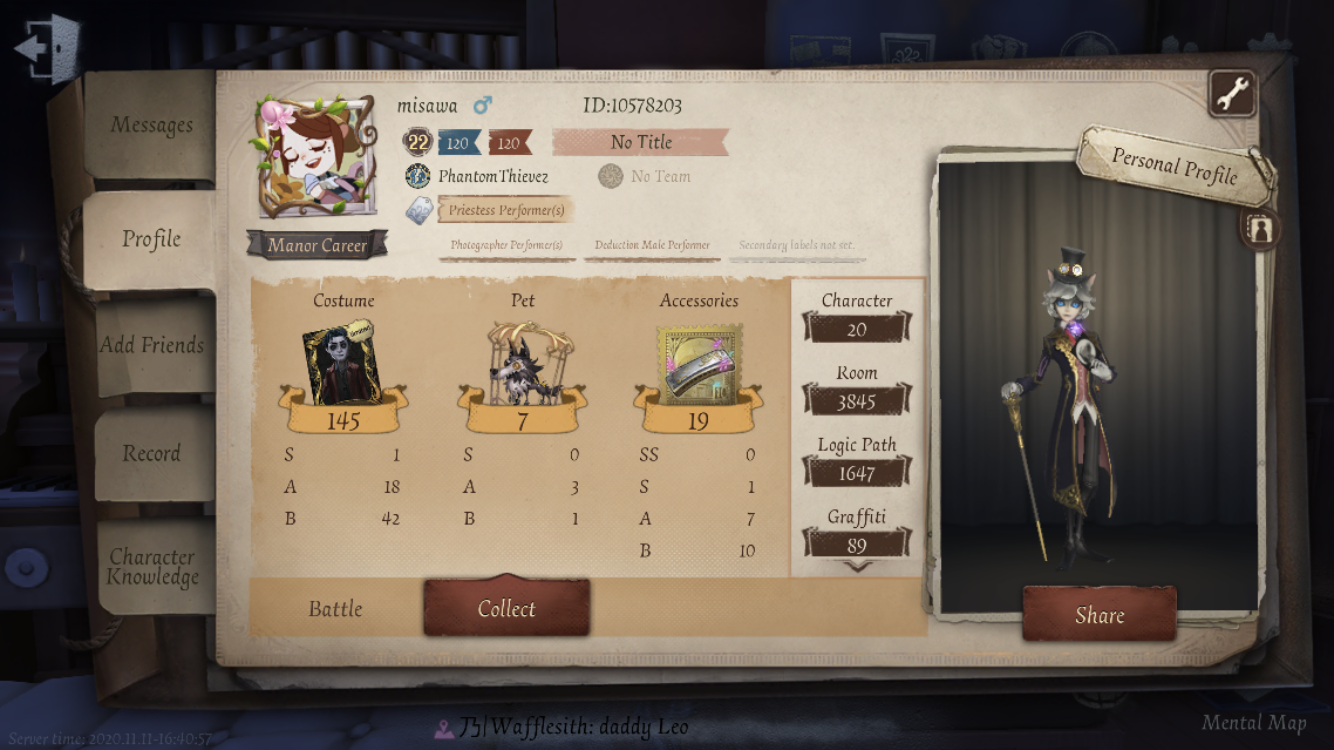Screen dimensions: 1334x750
Task: Open the Record tab
Action: pos(151,453)
